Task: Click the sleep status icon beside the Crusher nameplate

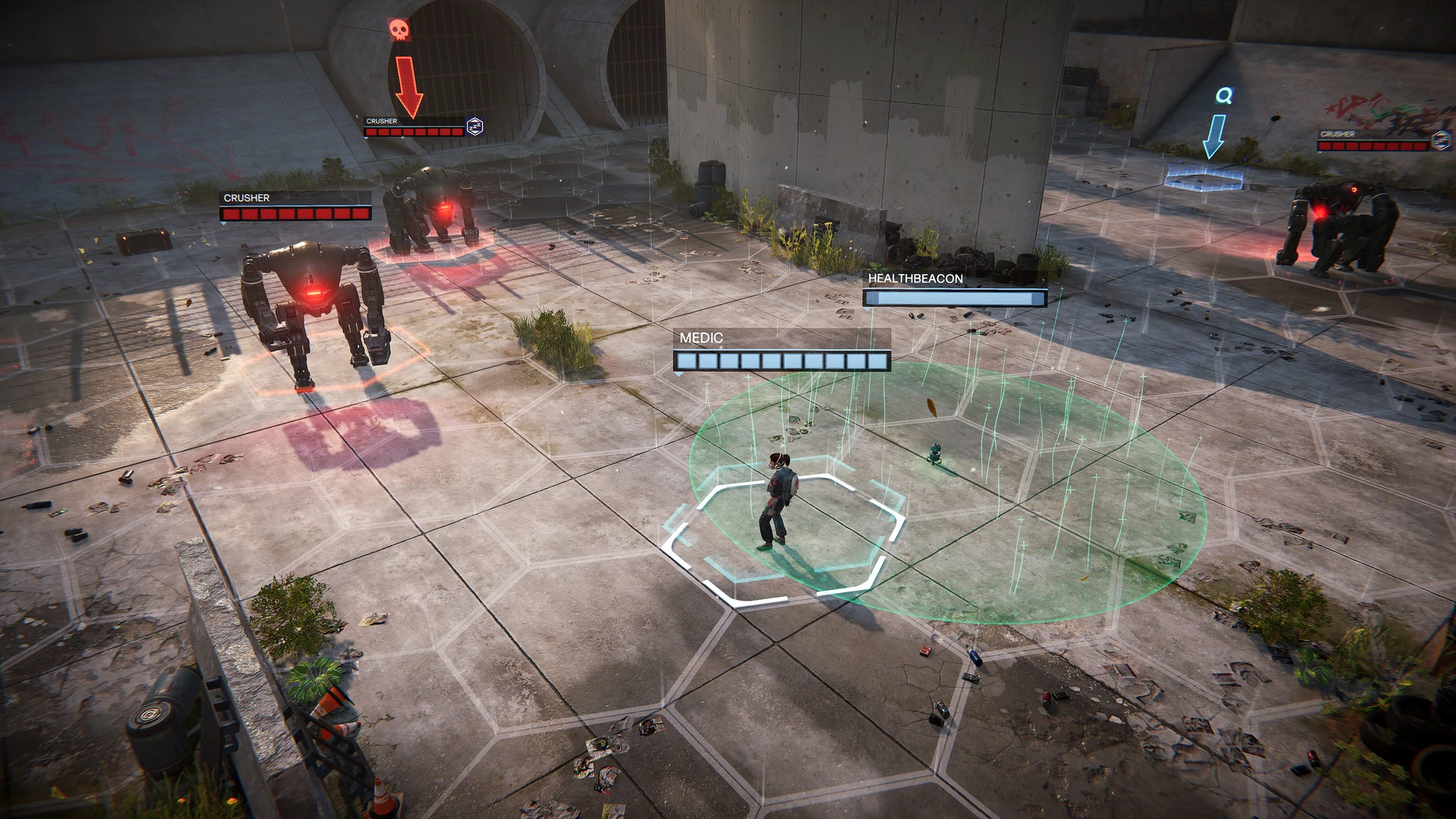Action: coord(475,127)
